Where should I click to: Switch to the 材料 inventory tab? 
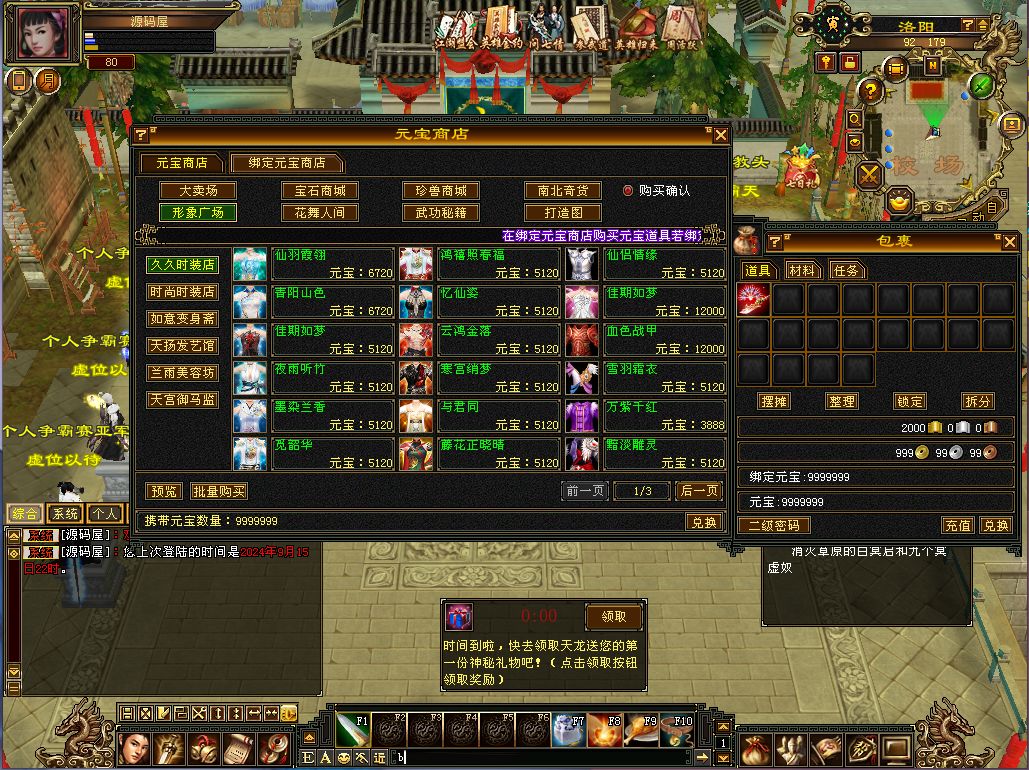pos(802,271)
